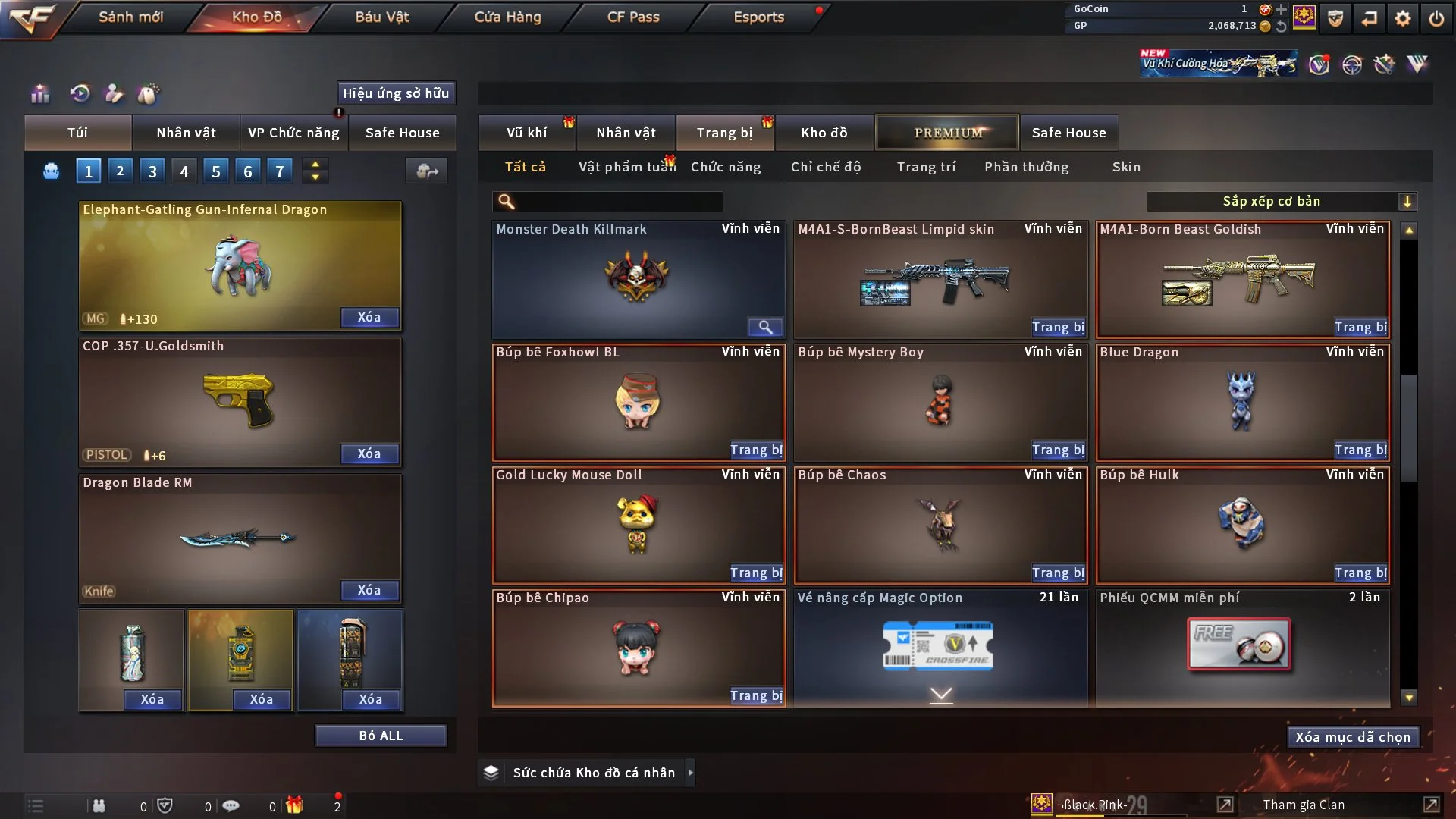Delete selected items with Xóa mục đã chọn
Viewport: 1456px width, 819px height.
(x=1353, y=737)
